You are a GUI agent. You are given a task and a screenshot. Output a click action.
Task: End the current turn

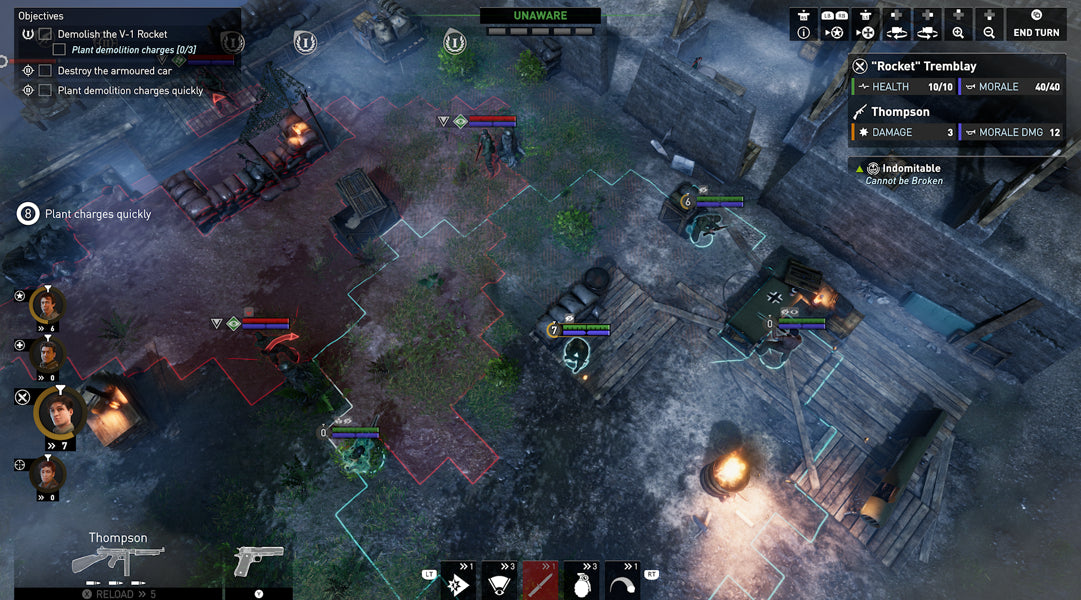1037,24
